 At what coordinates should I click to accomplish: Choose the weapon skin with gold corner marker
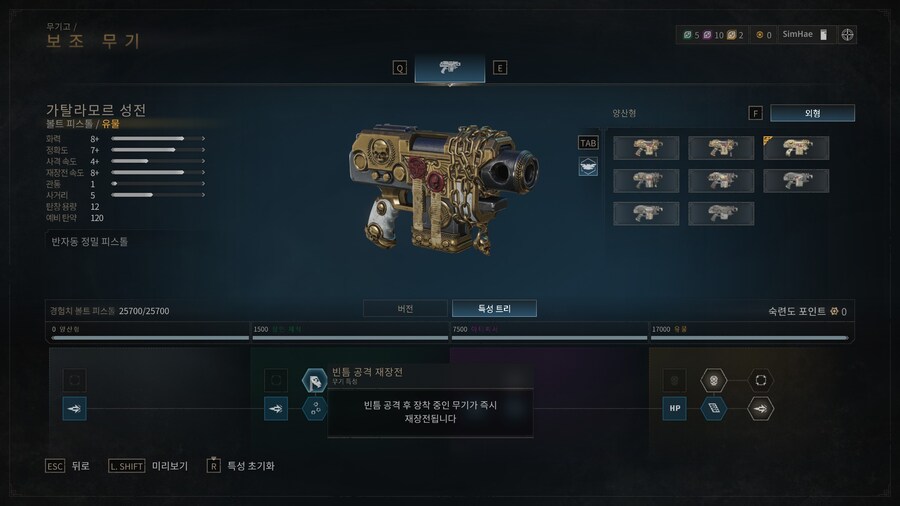coord(796,148)
